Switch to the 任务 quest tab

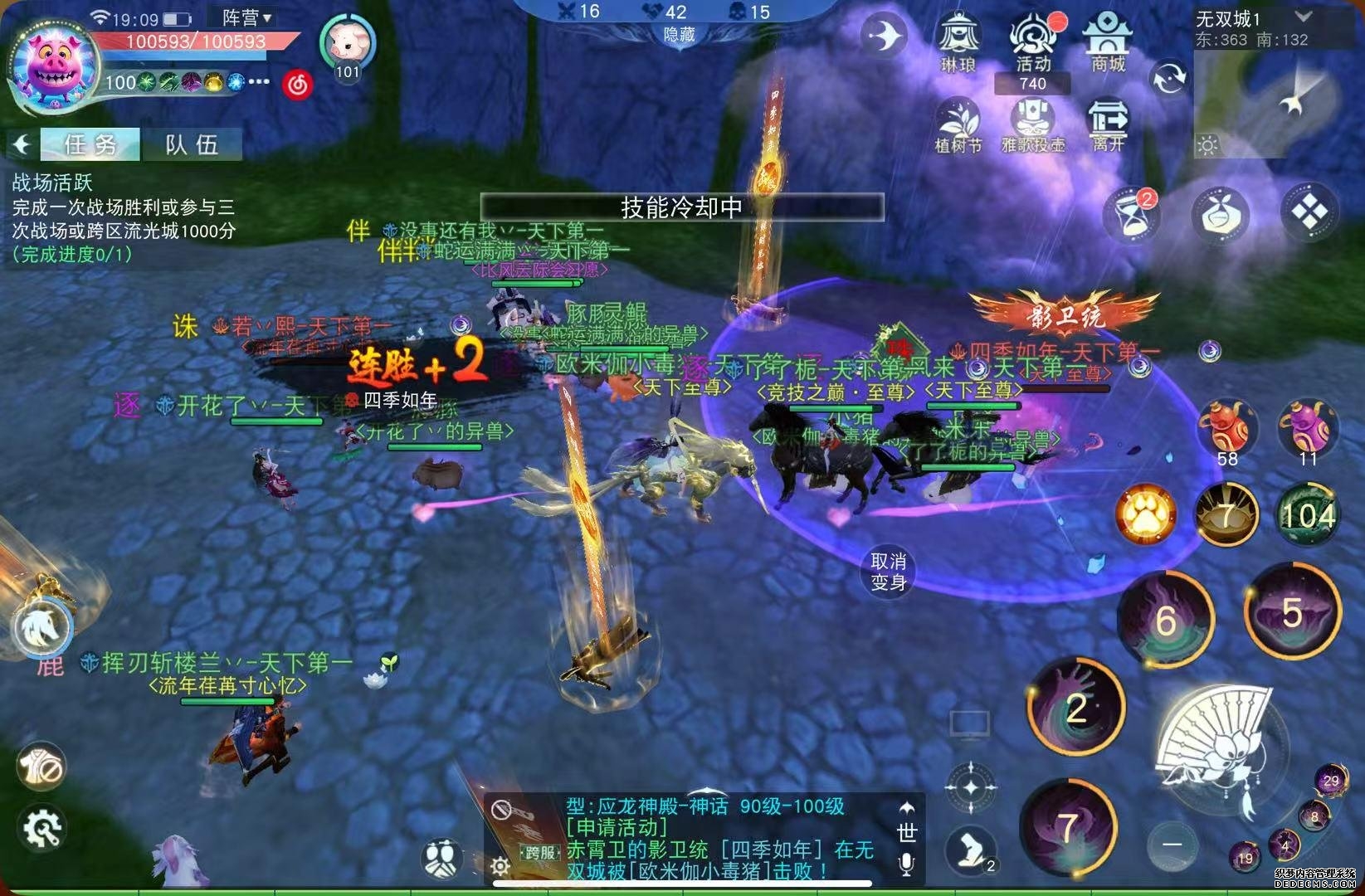pos(90,144)
